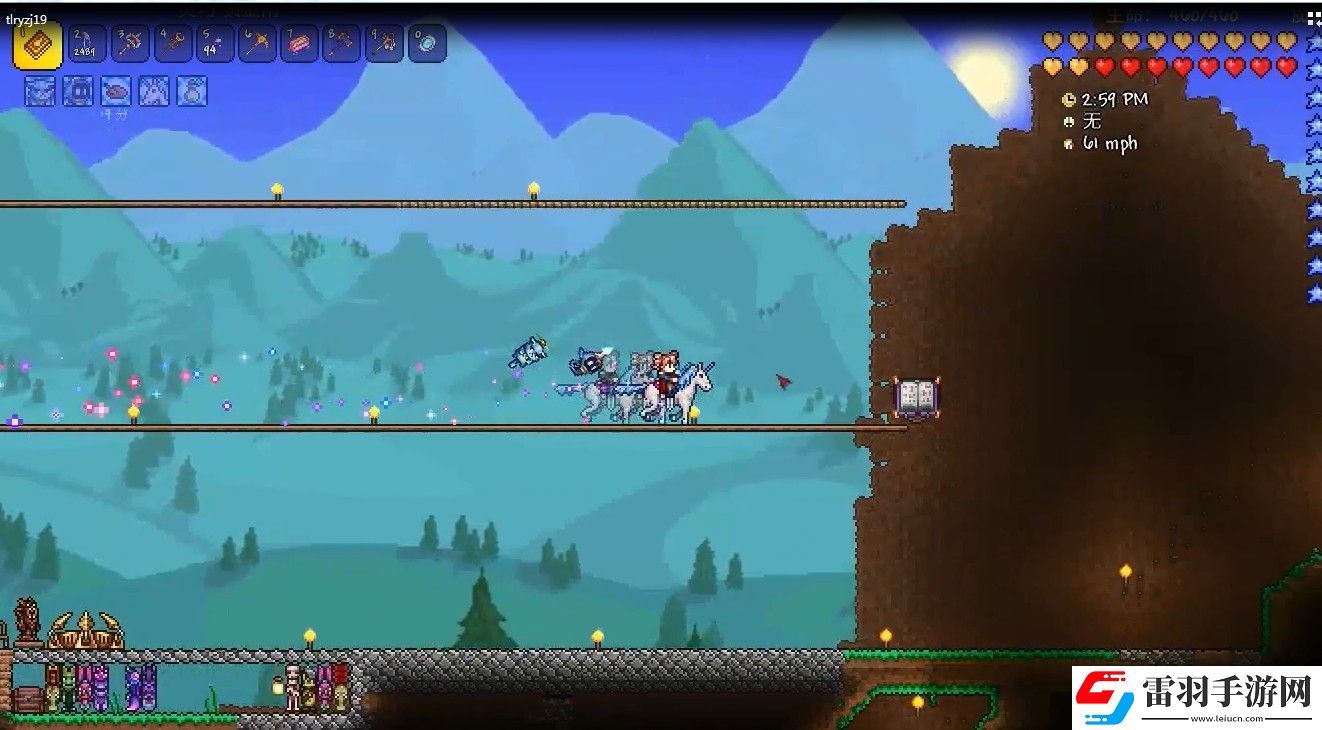Click the roast meat Well Fed buff
Screen dimensions: 1322x730
116,91
